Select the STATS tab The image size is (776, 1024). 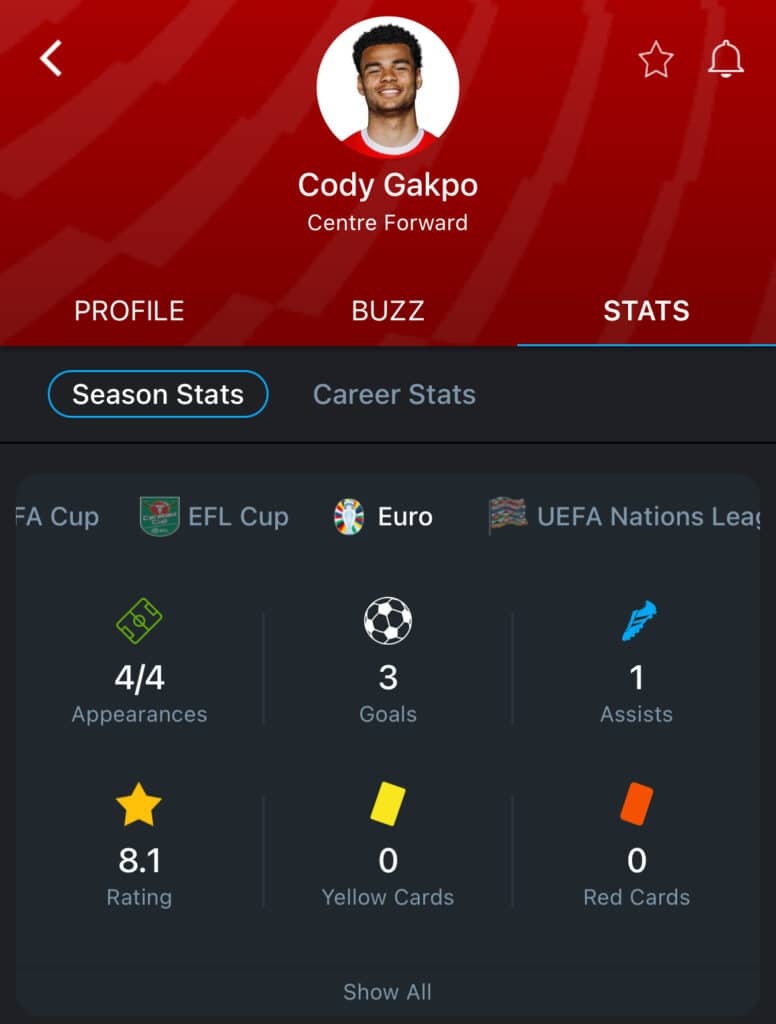tap(646, 311)
